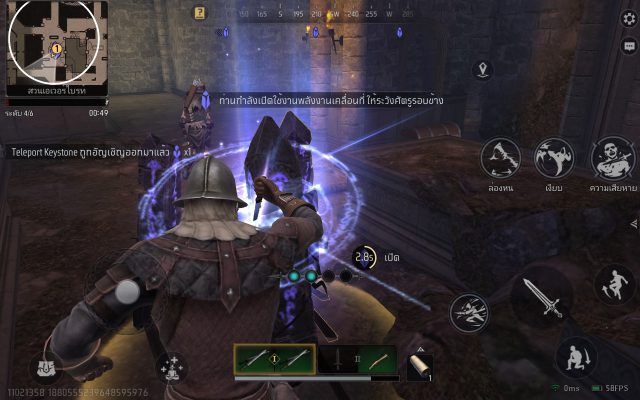This screenshot has height=400, width=640.
Task: Tap the crouch button
Action: click(577, 355)
